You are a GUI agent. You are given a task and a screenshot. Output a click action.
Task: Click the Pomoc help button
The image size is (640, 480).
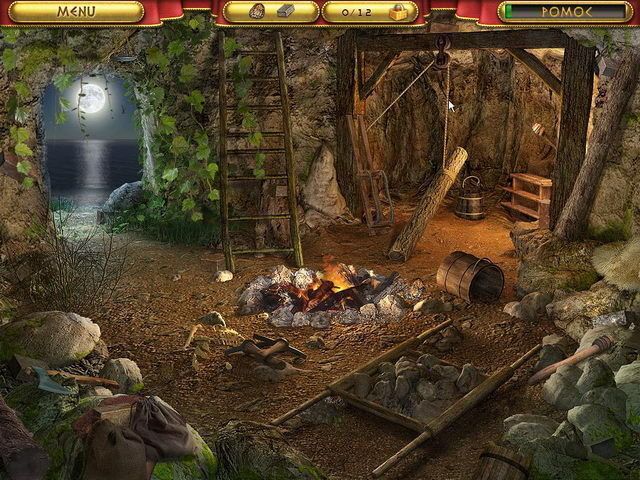coord(566,12)
